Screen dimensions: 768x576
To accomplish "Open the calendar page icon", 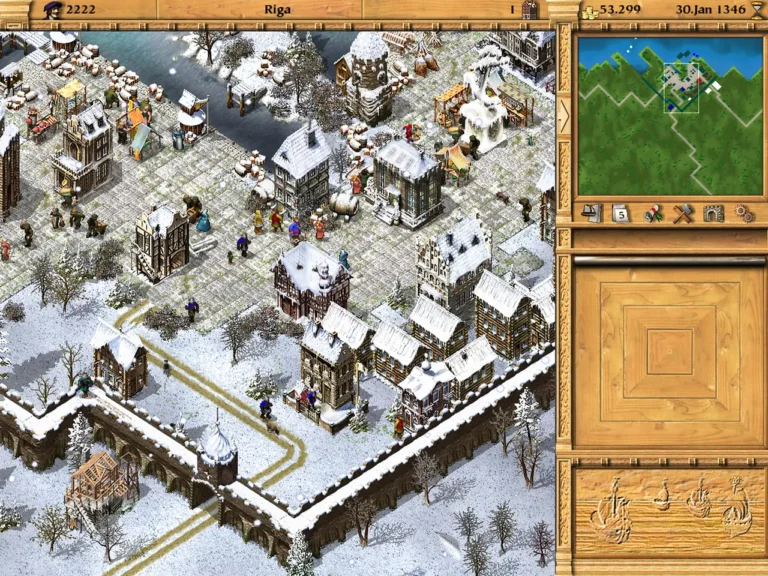I will click(620, 213).
